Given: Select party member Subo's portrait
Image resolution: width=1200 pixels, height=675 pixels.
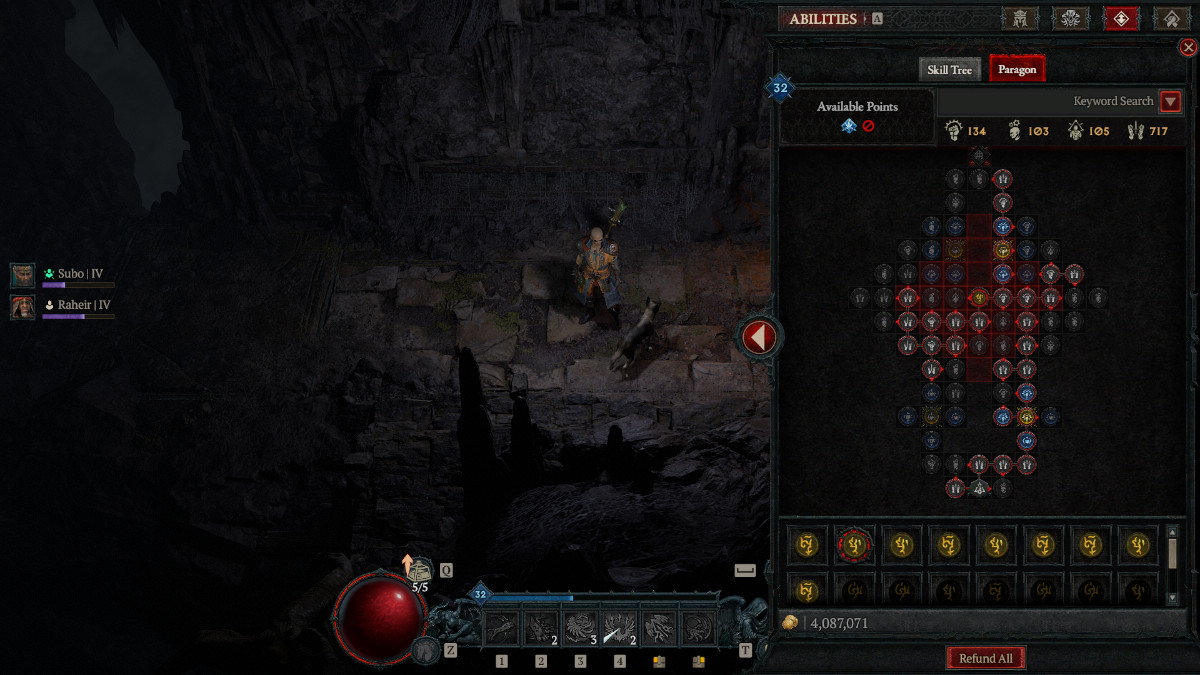Looking at the screenshot, I should click(23, 275).
